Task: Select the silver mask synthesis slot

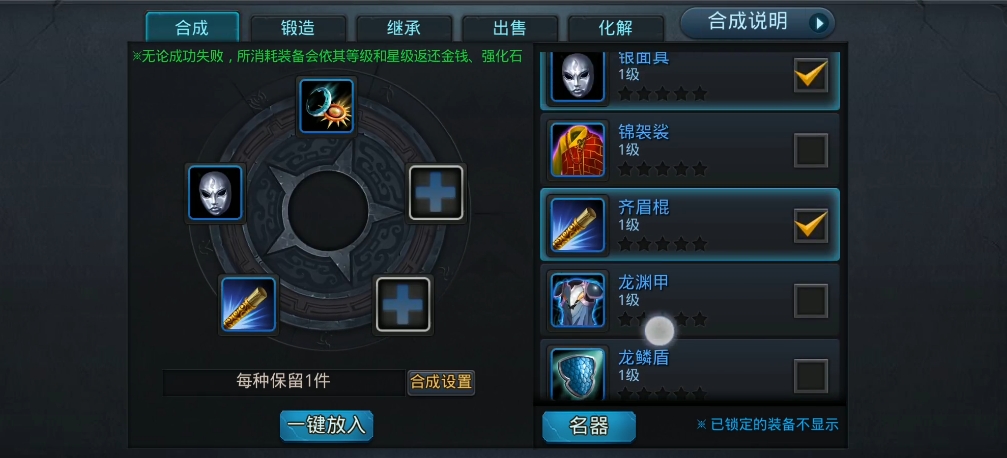Action: click(x=216, y=192)
